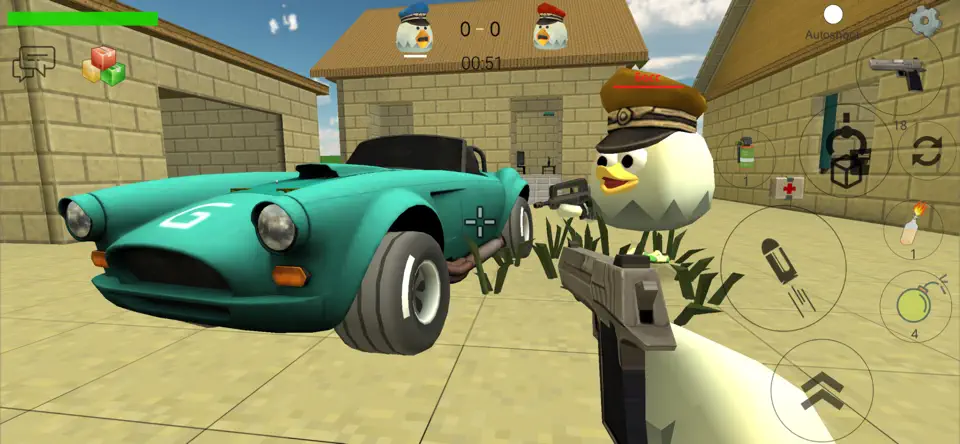960x444 pixels.
Task: Throw the green smoke canister
Action: (x=744, y=154)
